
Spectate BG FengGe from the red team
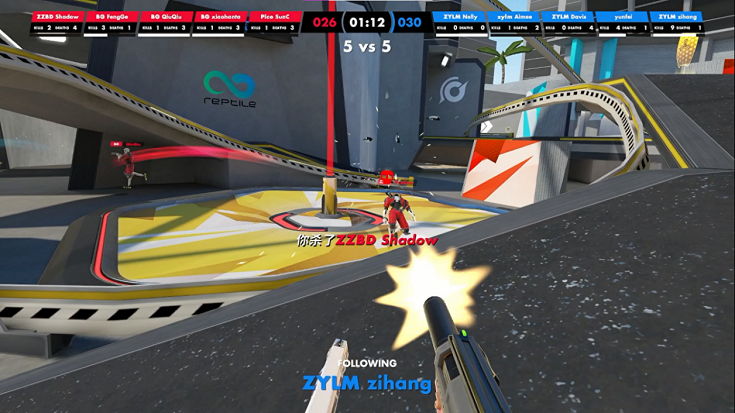point(113,23)
